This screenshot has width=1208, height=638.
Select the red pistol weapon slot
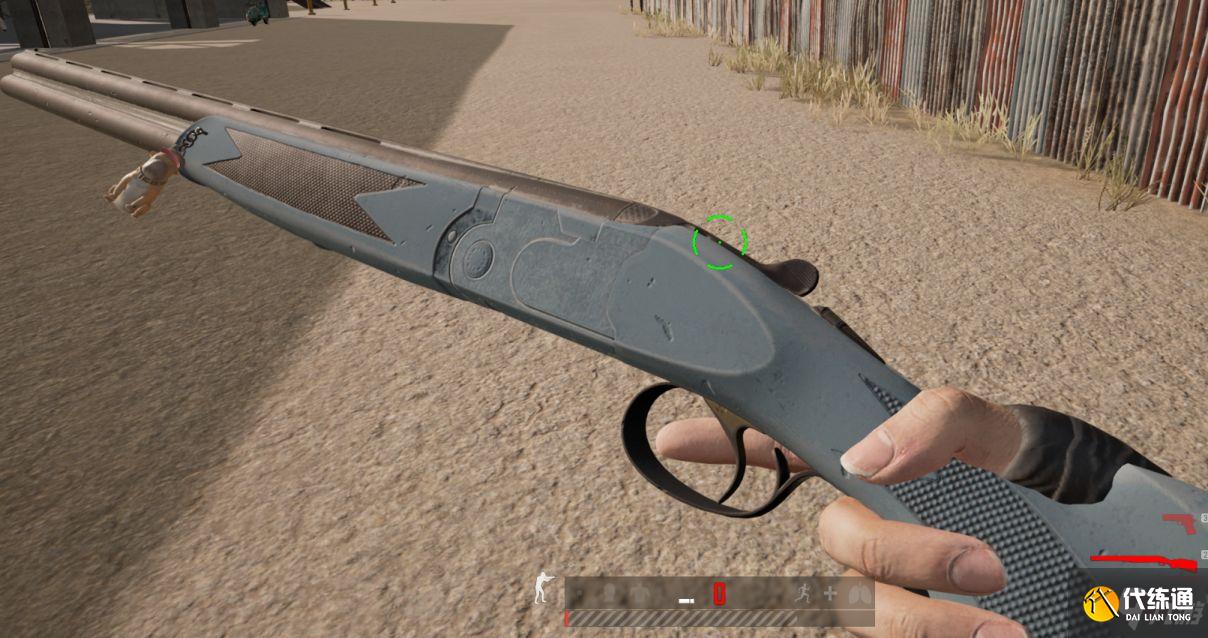pyautogui.click(x=1180, y=522)
